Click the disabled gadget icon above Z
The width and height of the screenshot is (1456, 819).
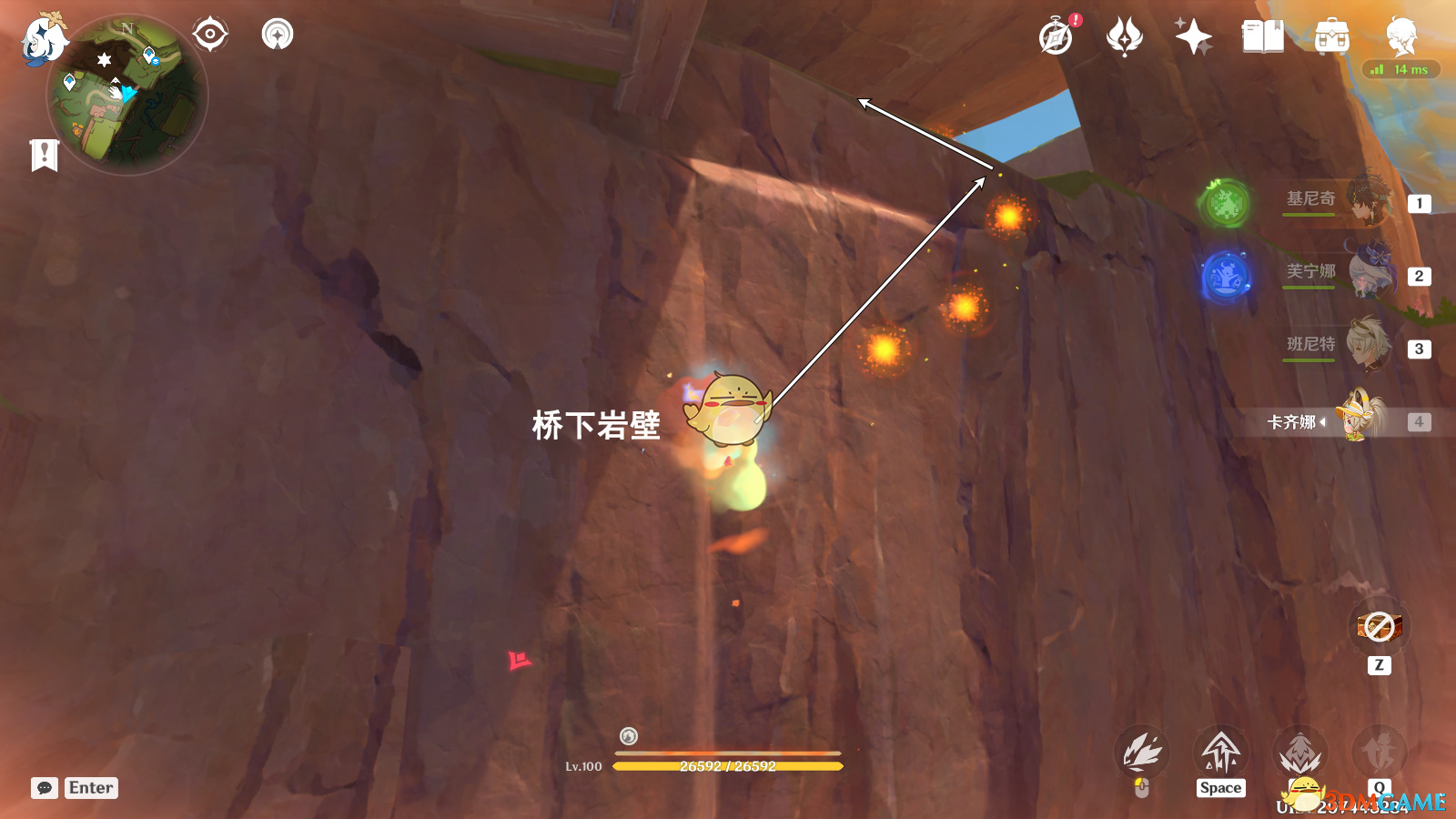[x=1379, y=626]
